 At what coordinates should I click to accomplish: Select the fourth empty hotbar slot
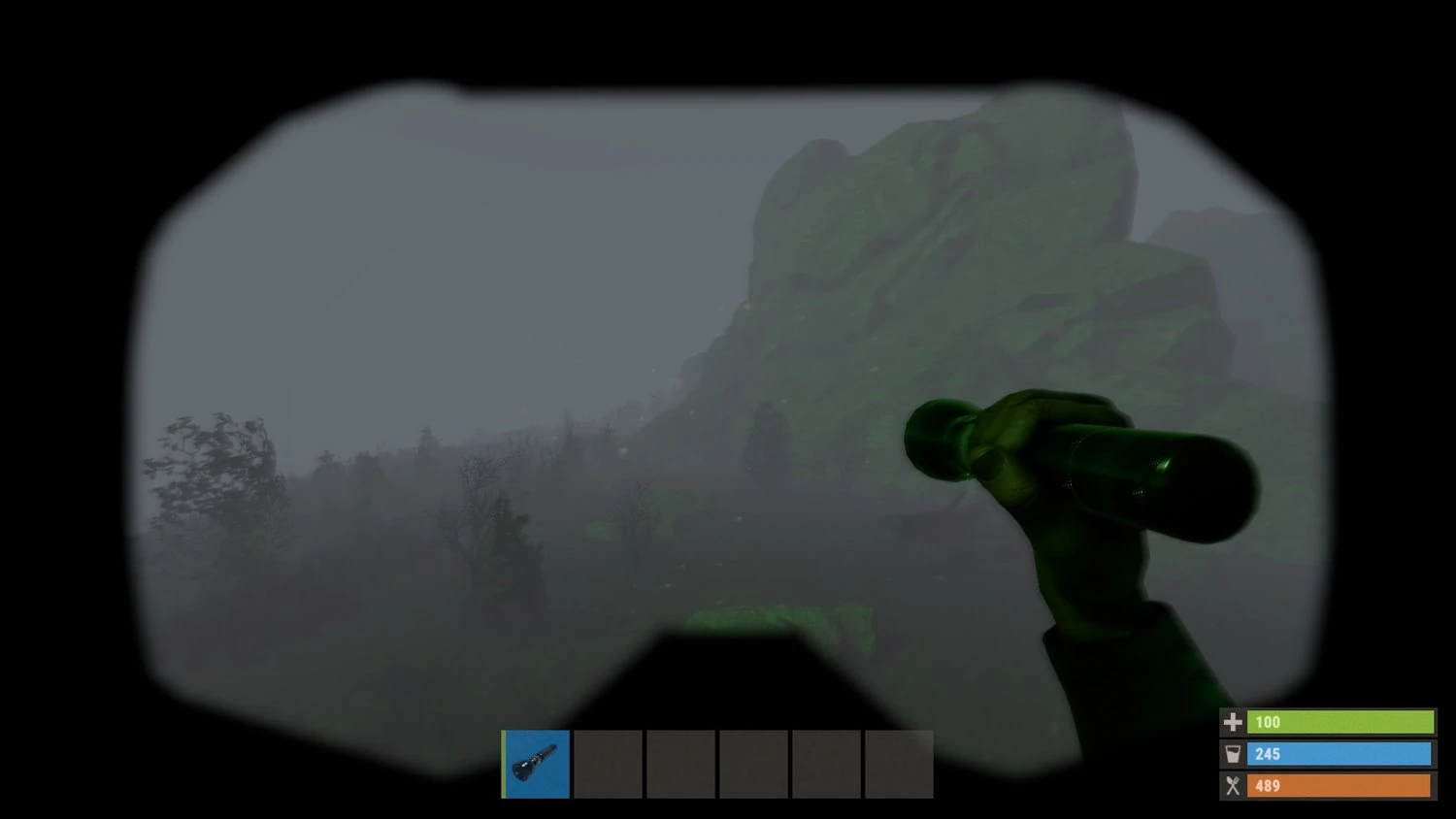[753, 765]
